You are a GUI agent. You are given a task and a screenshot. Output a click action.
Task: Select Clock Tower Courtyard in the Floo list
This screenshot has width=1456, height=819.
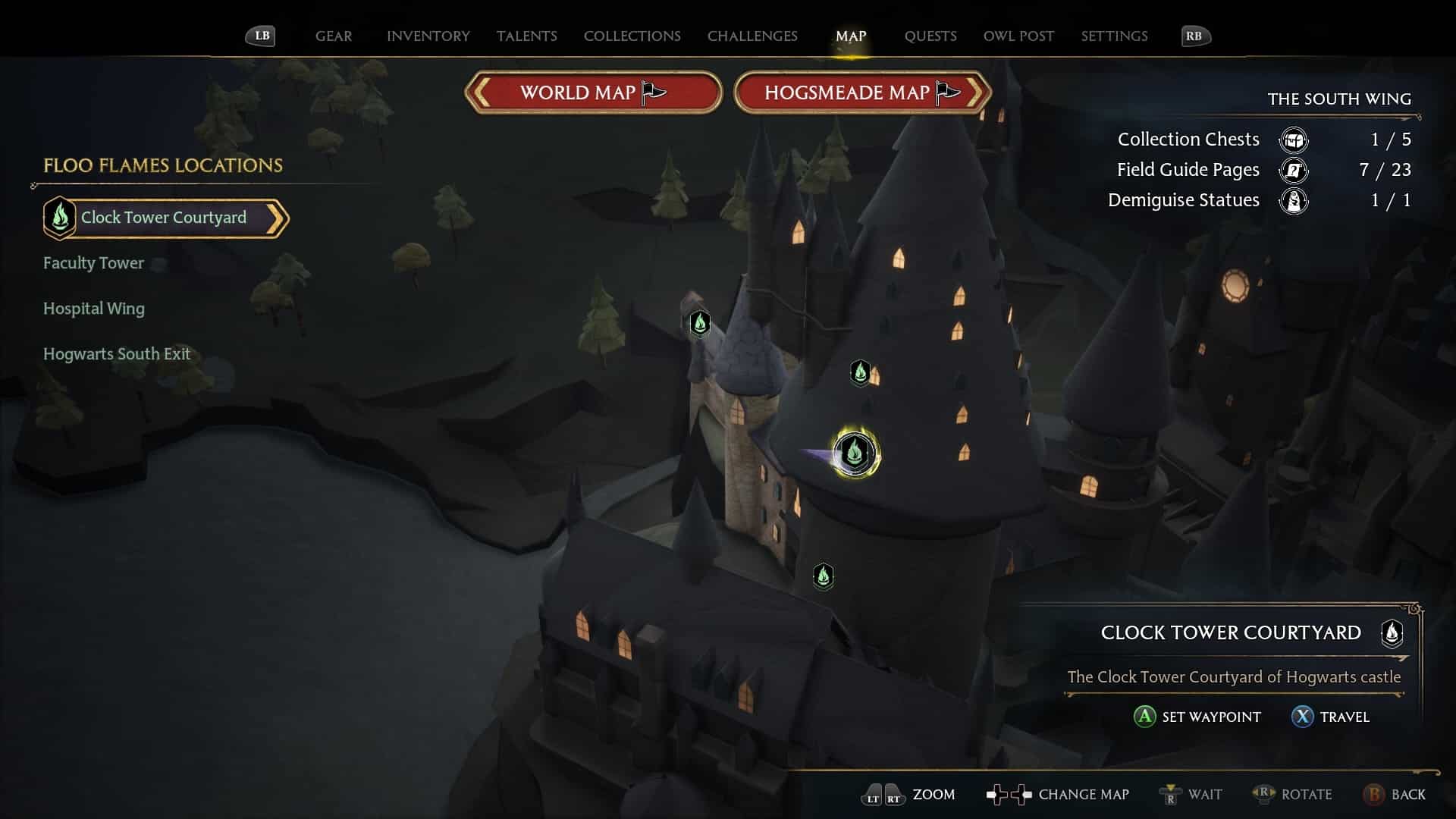pyautogui.click(x=164, y=218)
